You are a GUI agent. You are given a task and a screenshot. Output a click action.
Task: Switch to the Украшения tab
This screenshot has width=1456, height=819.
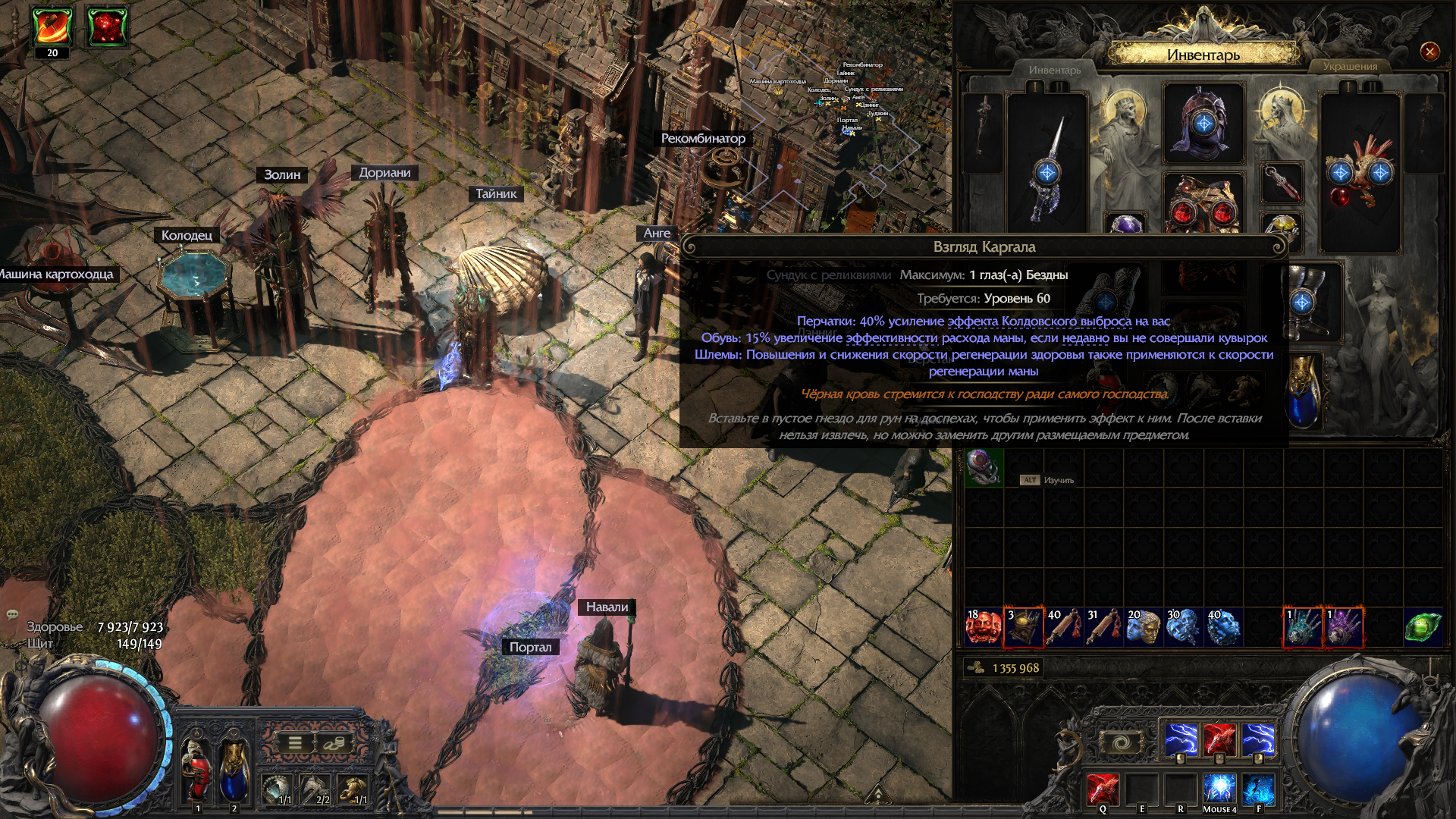click(1350, 67)
